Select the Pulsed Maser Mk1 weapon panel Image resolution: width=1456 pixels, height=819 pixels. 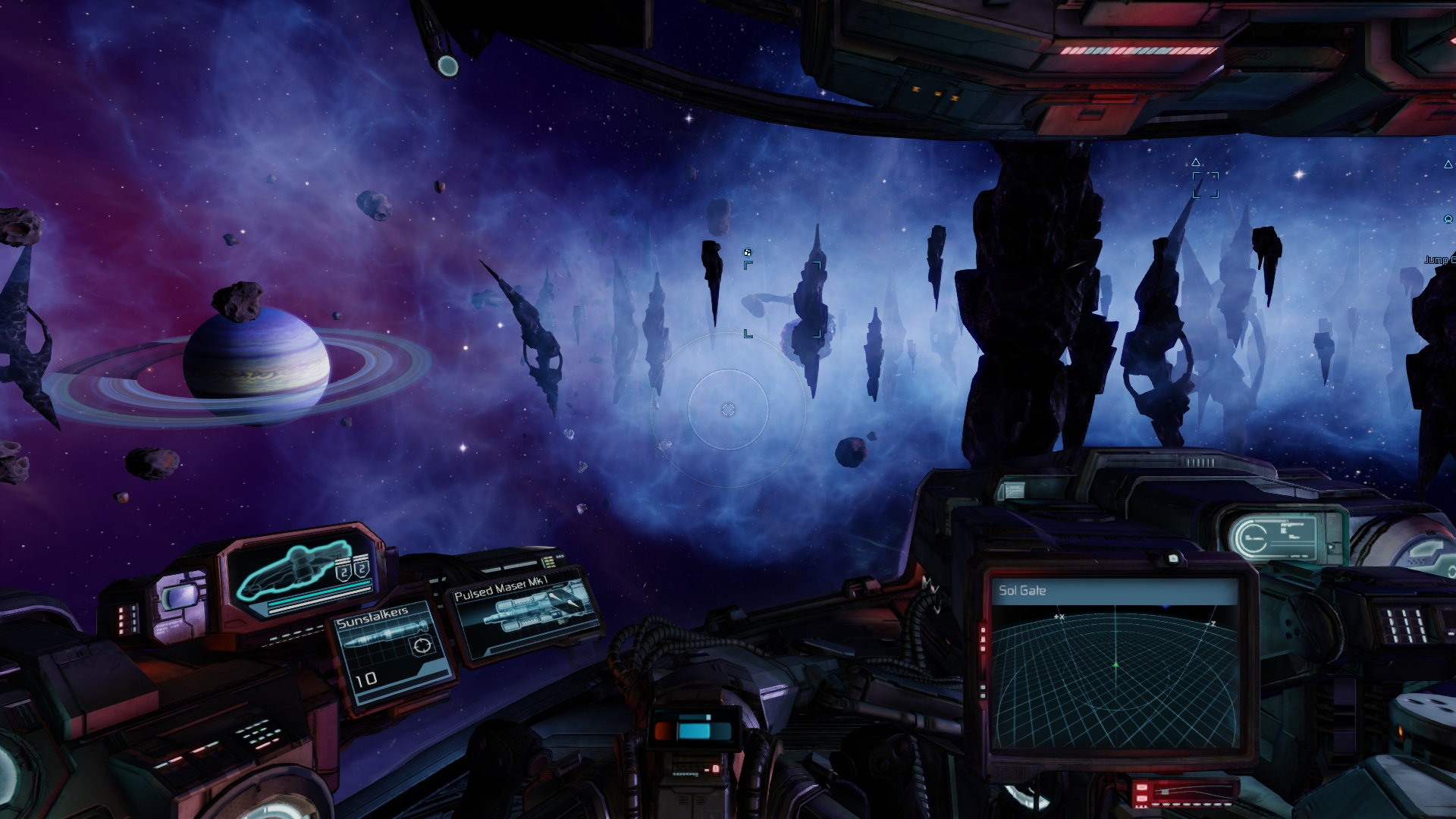coord(522,617)
